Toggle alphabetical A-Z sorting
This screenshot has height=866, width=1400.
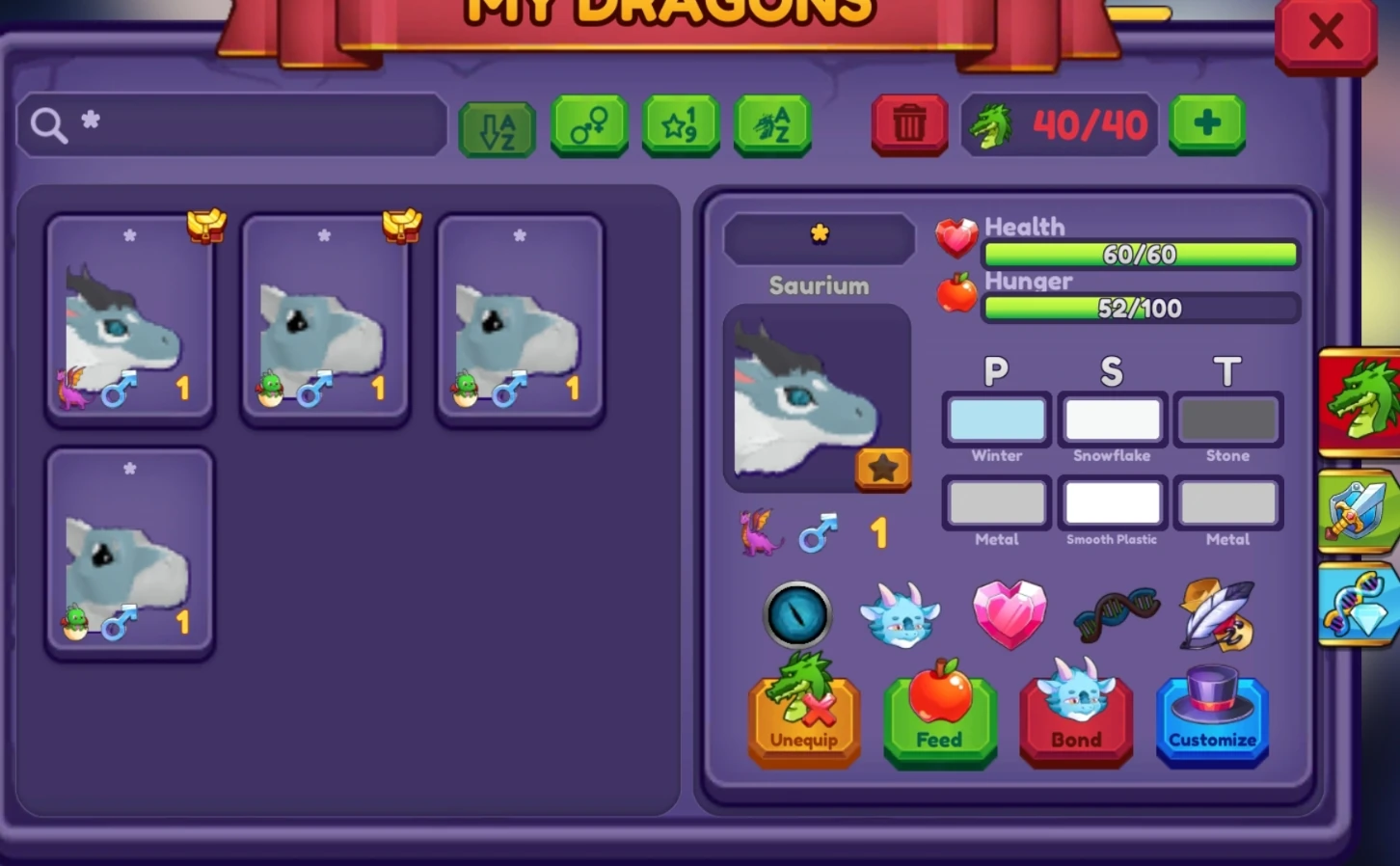pyautogui.click(x=496, y=124)
